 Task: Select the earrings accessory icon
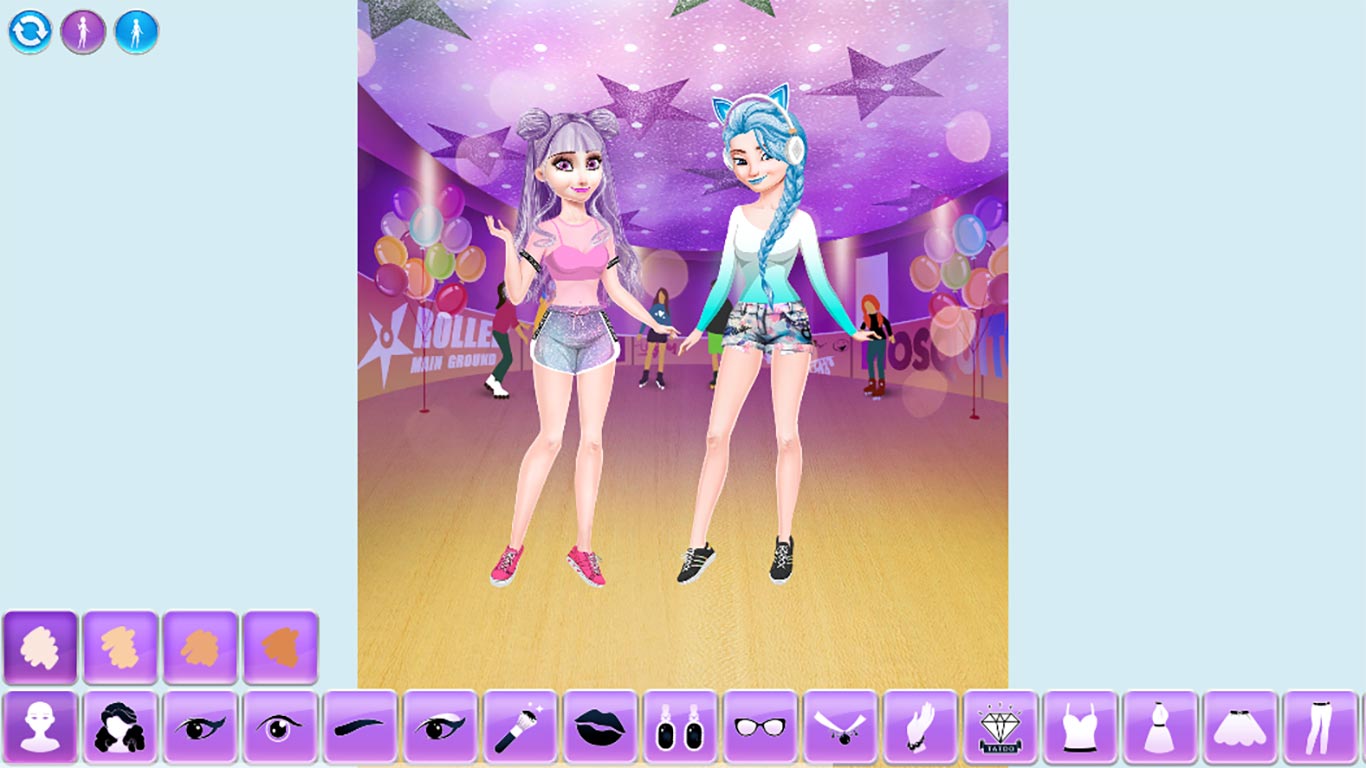point(680,730)
